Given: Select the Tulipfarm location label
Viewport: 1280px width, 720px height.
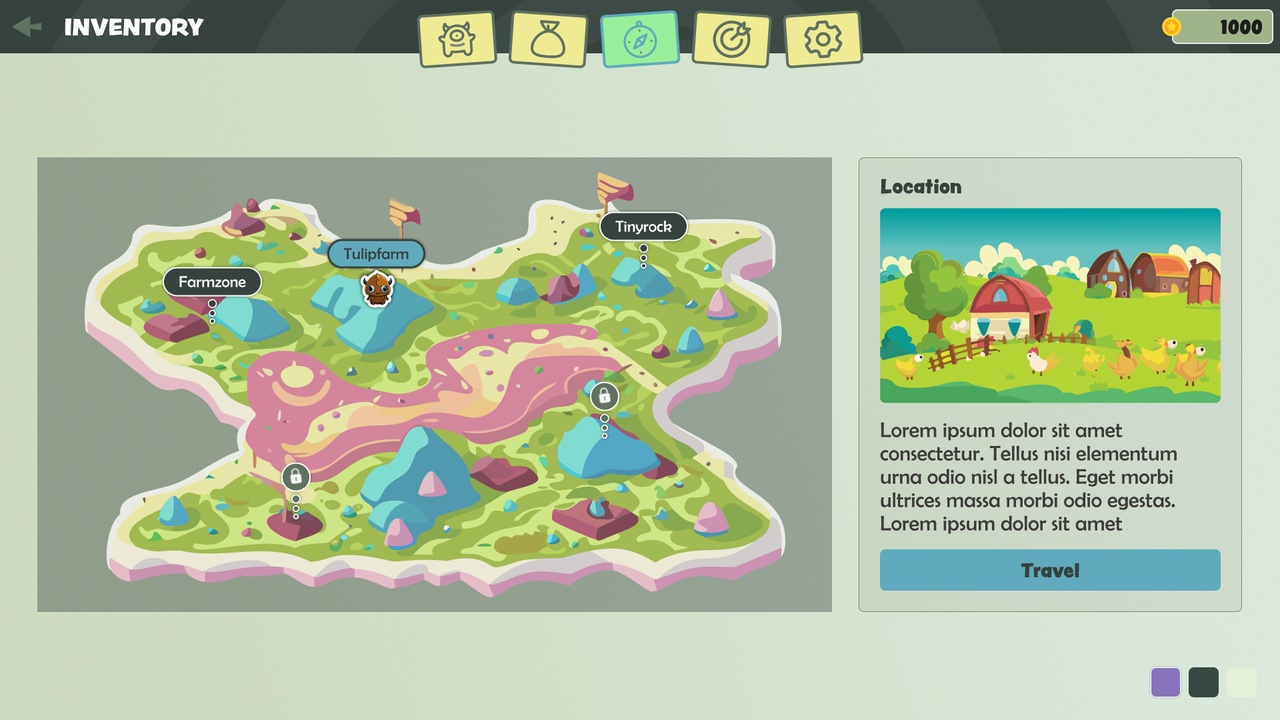Looking at the screenshot, I should [376, 254].
